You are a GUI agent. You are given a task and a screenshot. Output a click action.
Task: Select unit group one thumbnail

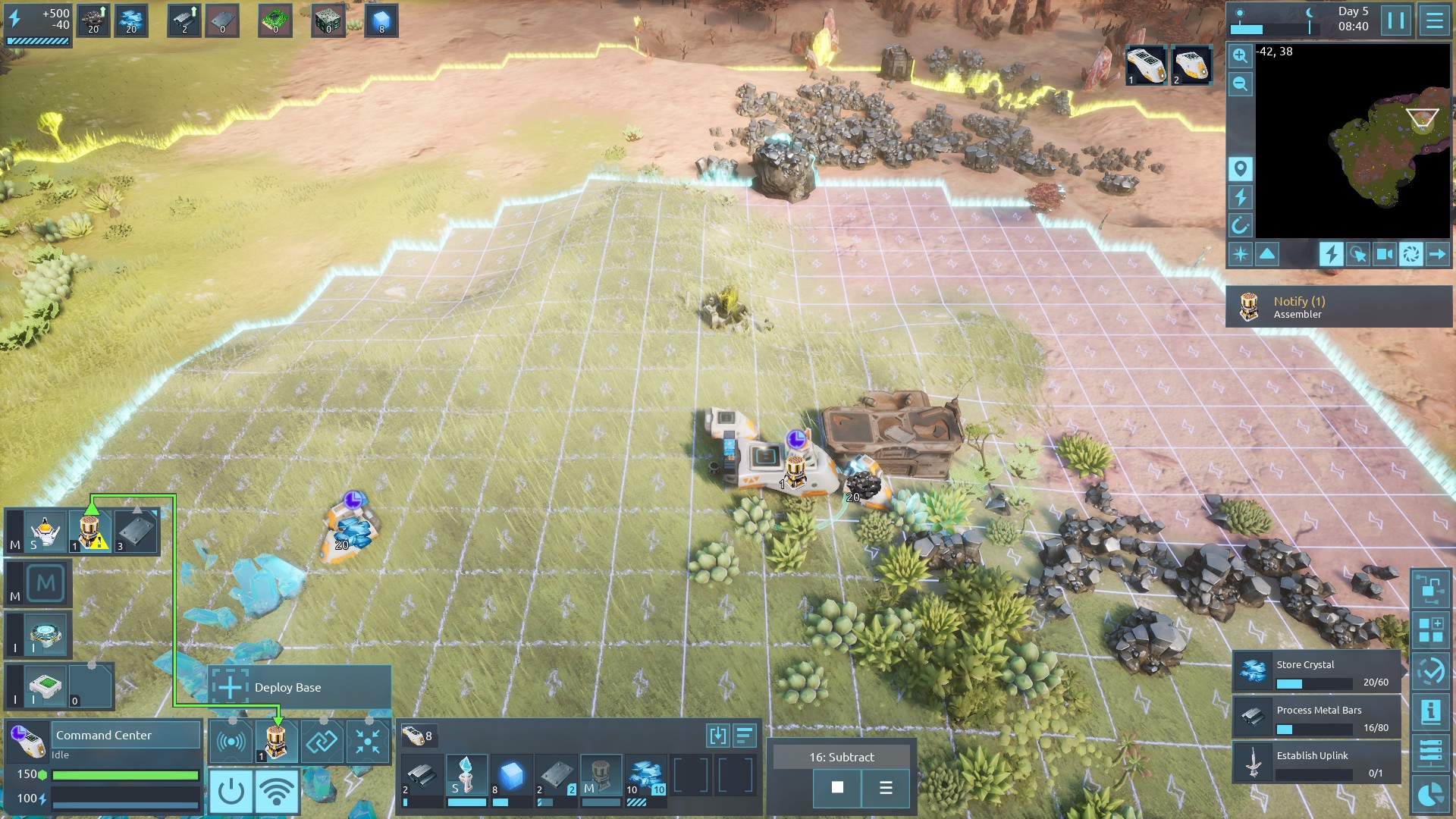pos(1145,65)
